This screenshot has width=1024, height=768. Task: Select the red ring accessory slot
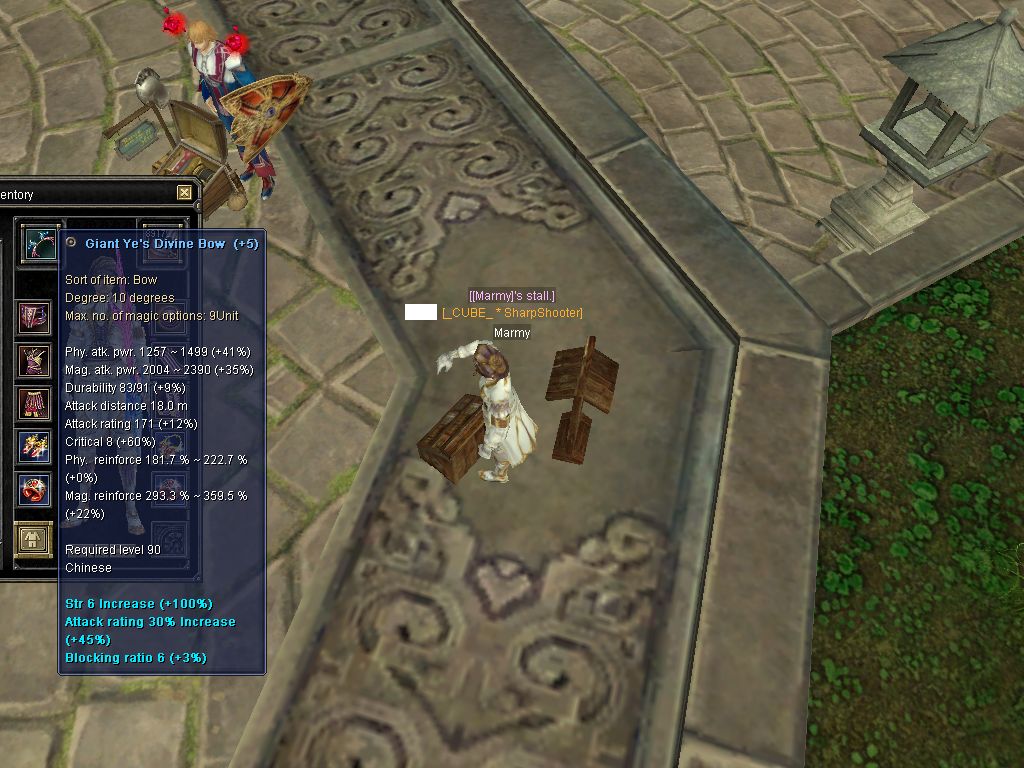point(34,490)
